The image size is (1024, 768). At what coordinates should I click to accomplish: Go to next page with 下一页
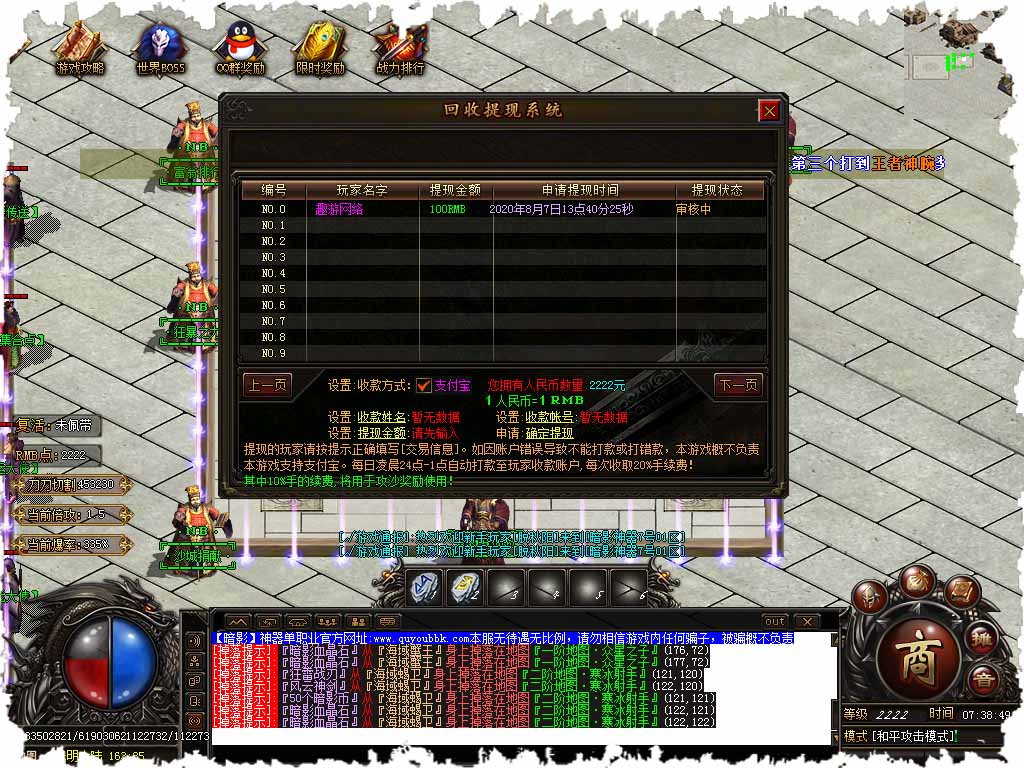(738, 385)
